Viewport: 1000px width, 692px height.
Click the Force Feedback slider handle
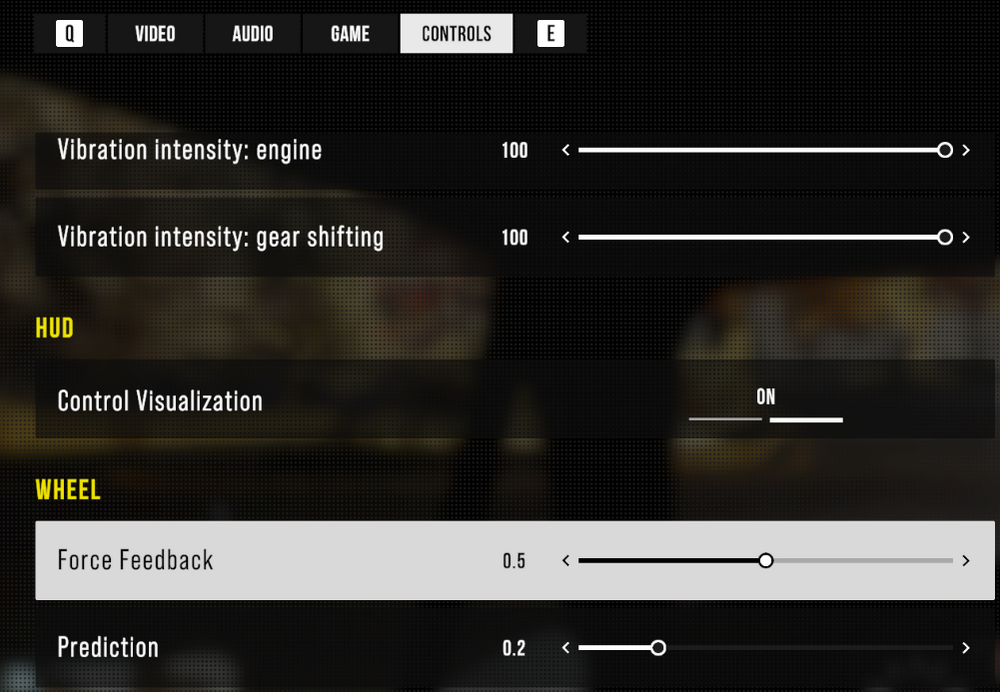766,561
